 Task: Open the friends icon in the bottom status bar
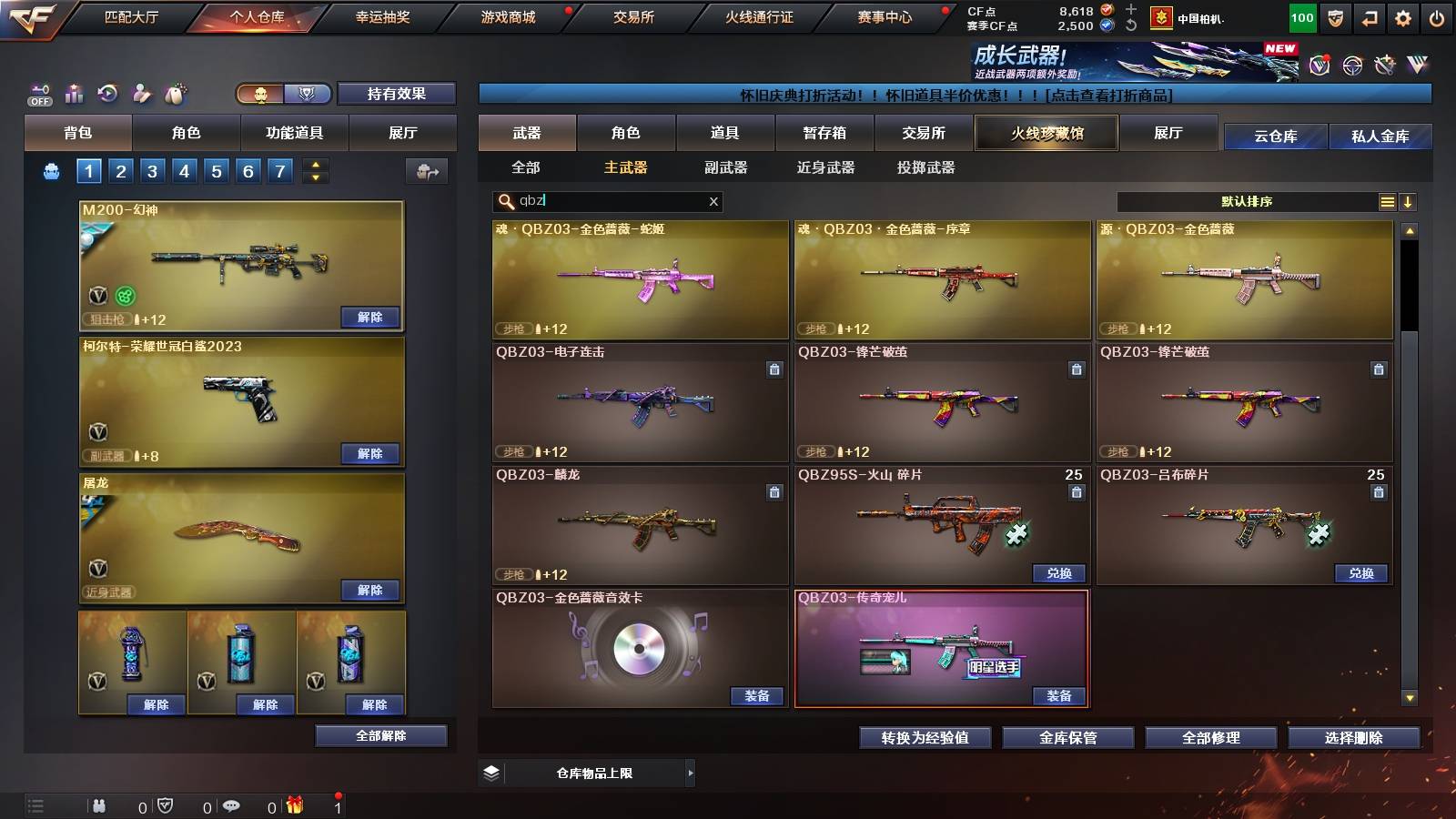coord(97,804)
